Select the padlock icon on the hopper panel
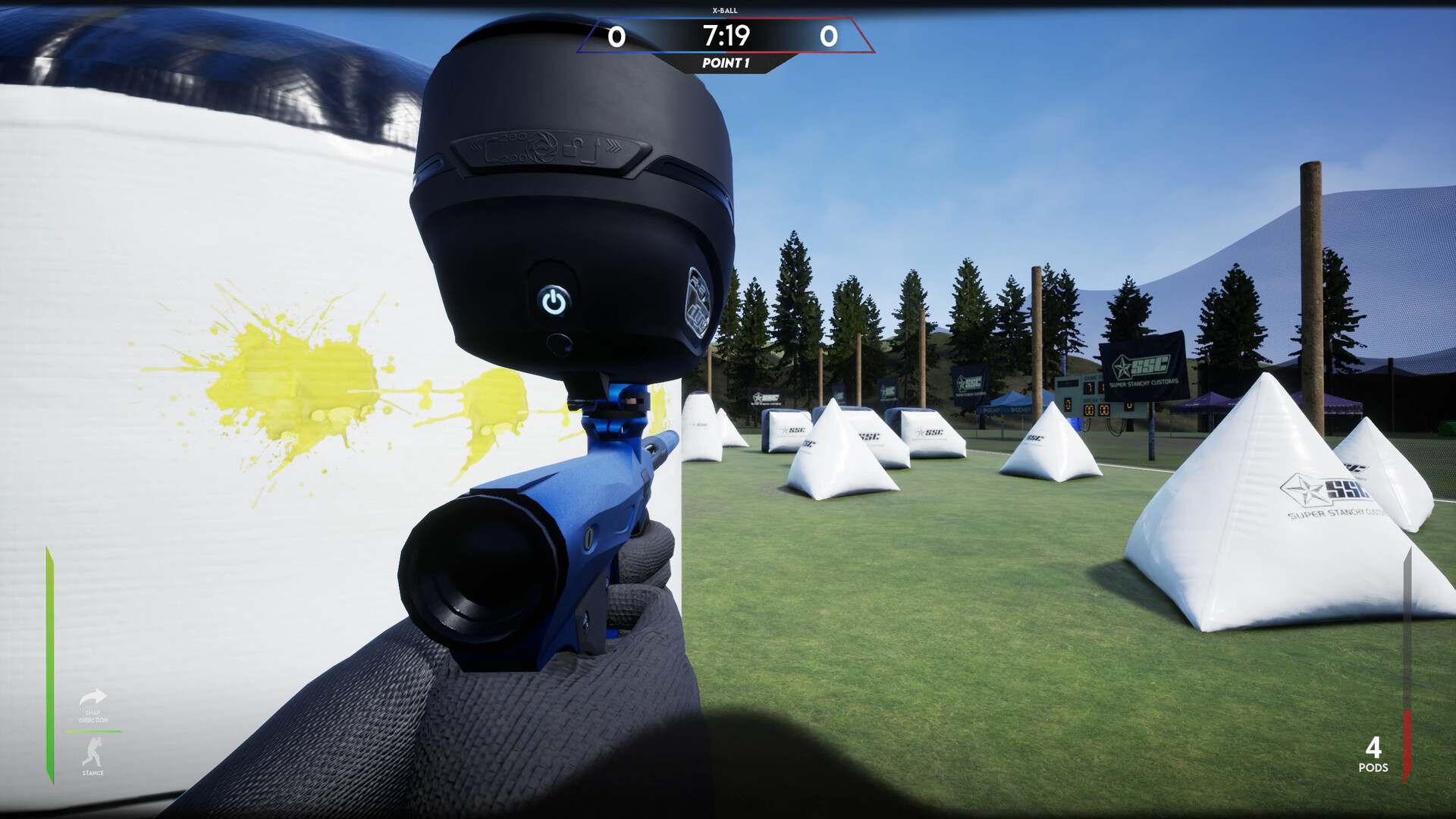This screenshot has height=819, width=1456. click(x=574, y=146)
